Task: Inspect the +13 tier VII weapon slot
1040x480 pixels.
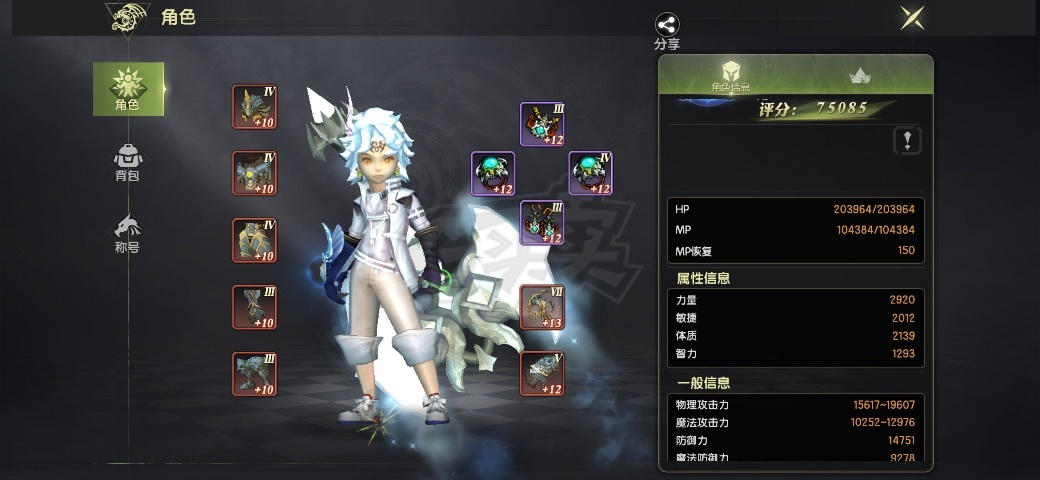Action: click(x=542, y=307)
